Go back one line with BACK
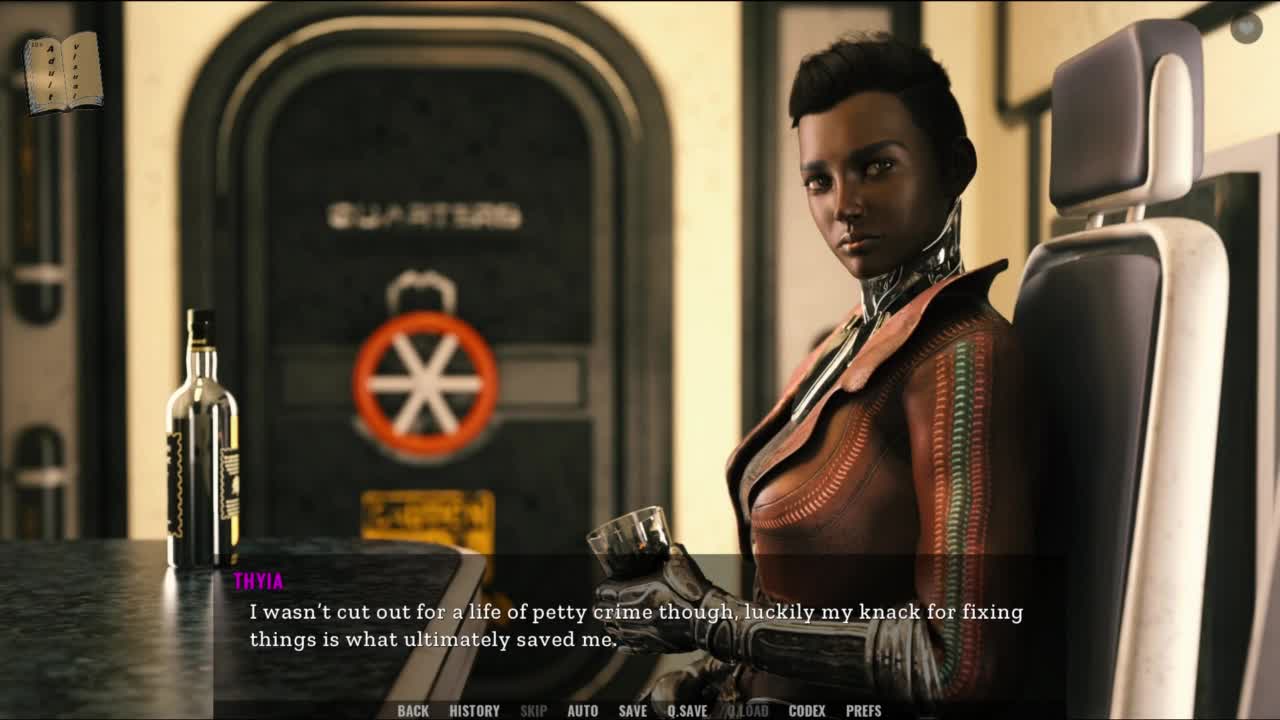This screenshot has height=720, width=1280. [413, 711]
